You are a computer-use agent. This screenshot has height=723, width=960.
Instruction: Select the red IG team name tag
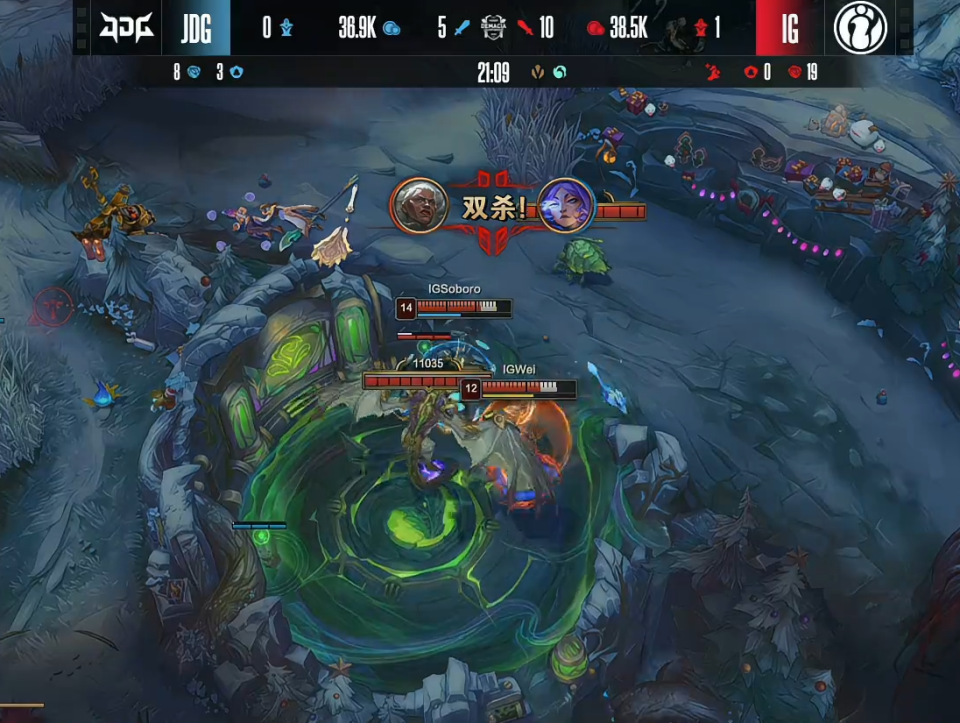coord(789,28)
